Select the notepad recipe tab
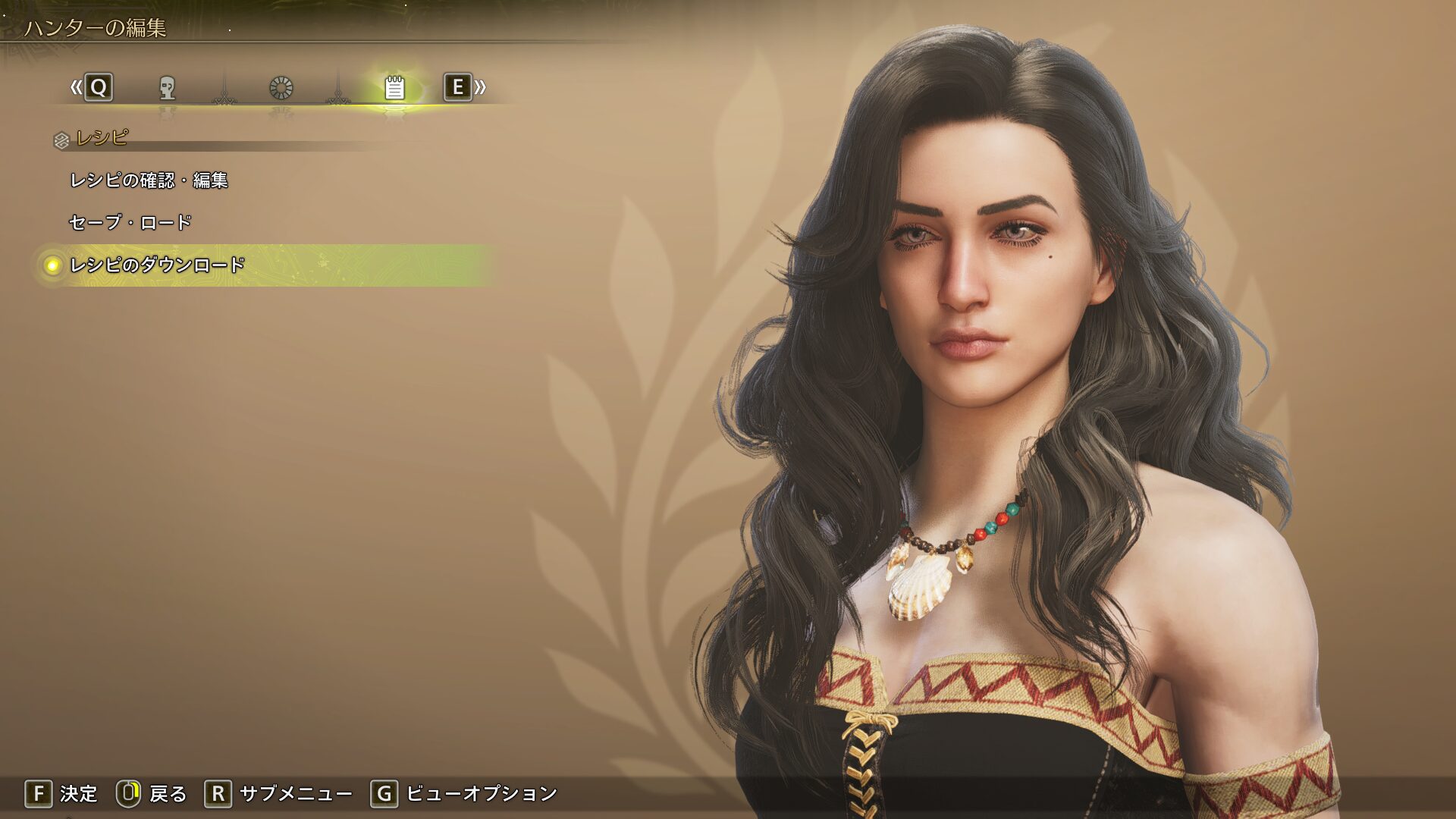This screenshot has width=1456, height=819. [394, 88]
